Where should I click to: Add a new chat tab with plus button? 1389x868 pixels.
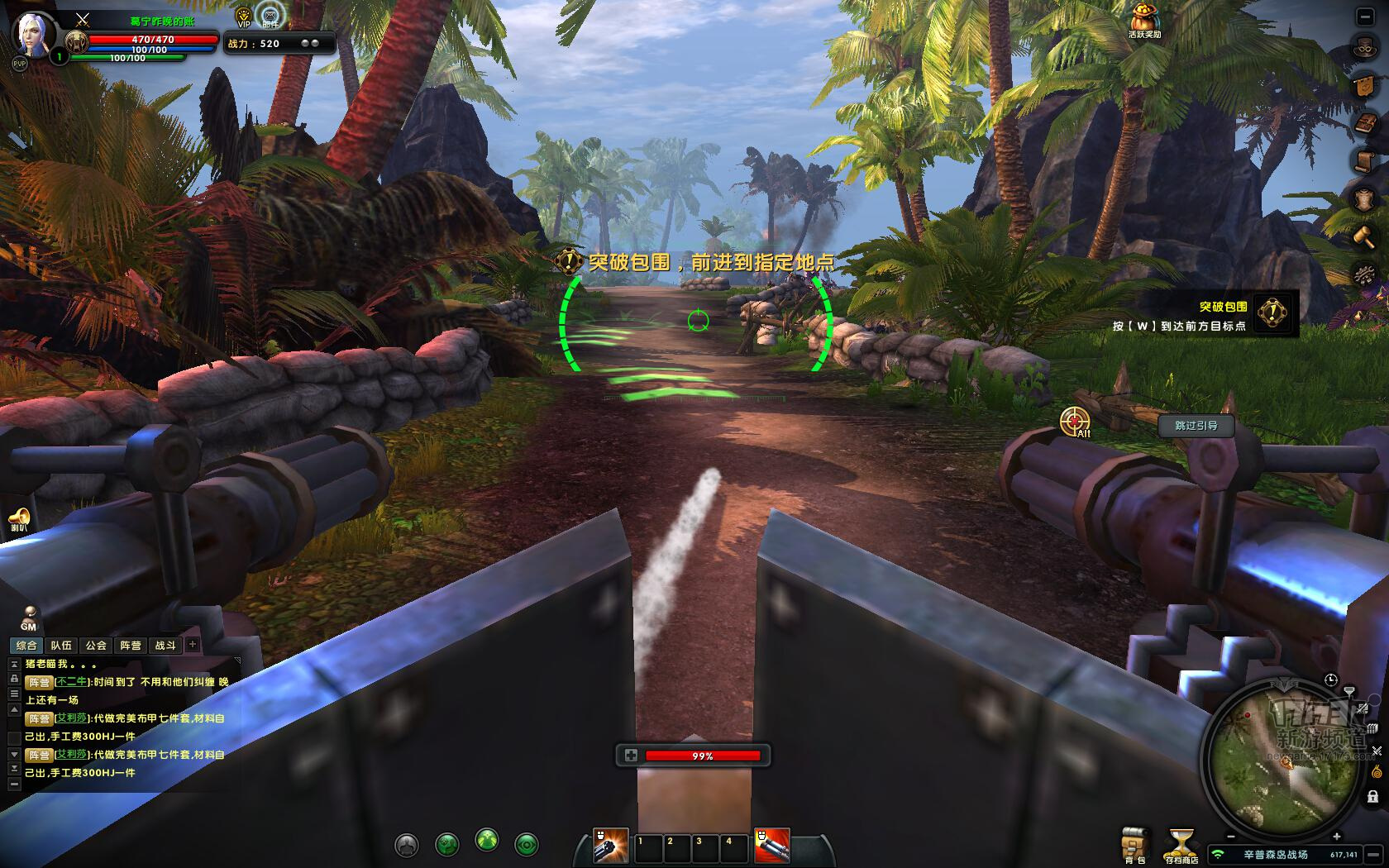(x=193, y=644)
